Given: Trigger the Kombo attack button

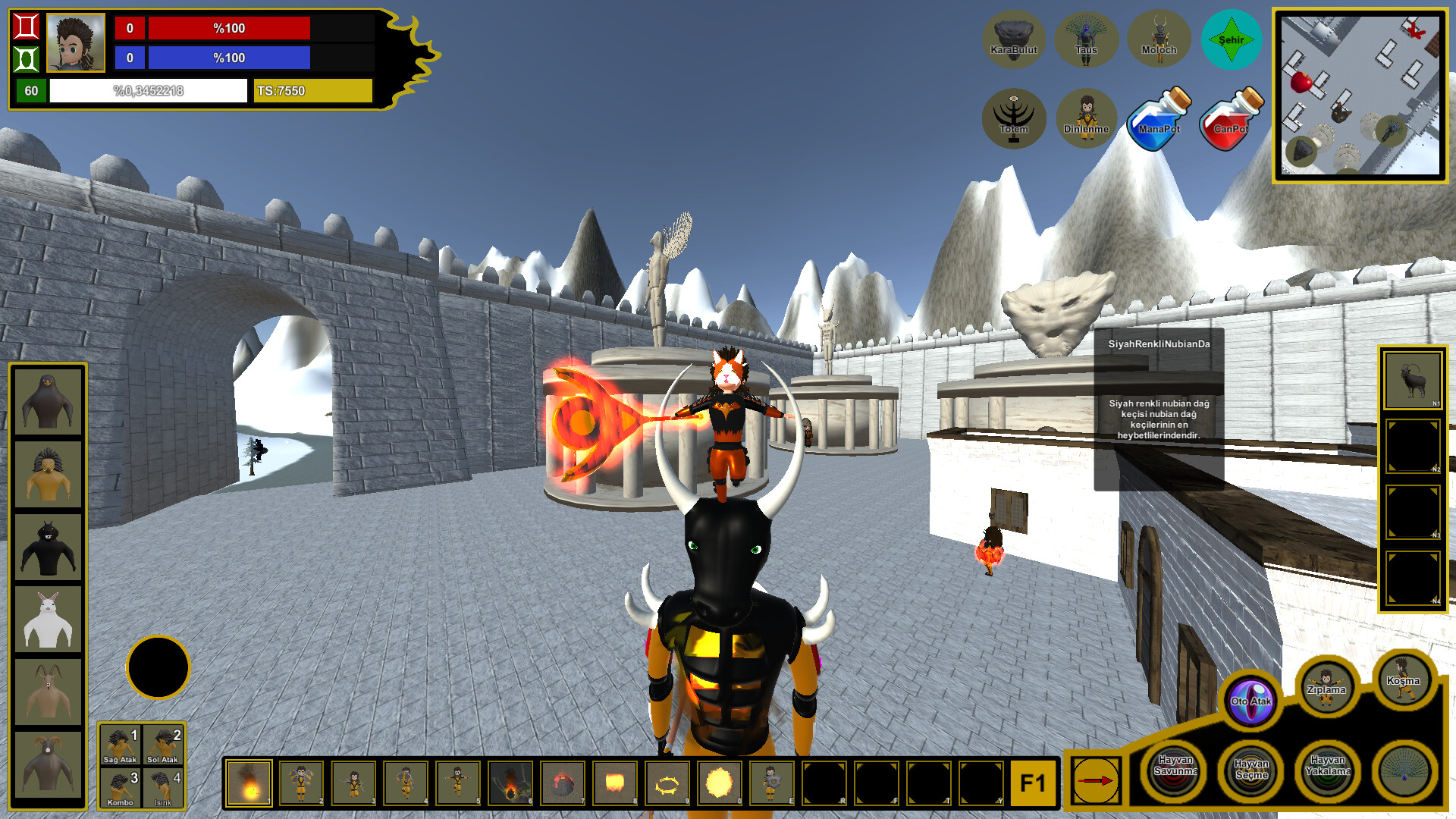Looking at the screenshot, I should coord(121,786).
